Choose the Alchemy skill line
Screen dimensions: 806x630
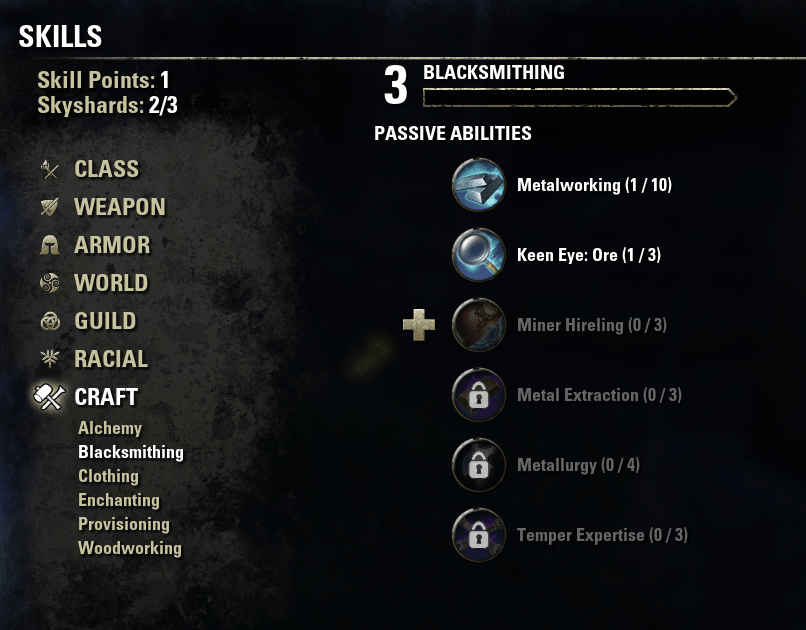pyautogui.click(x=110, y=428)
